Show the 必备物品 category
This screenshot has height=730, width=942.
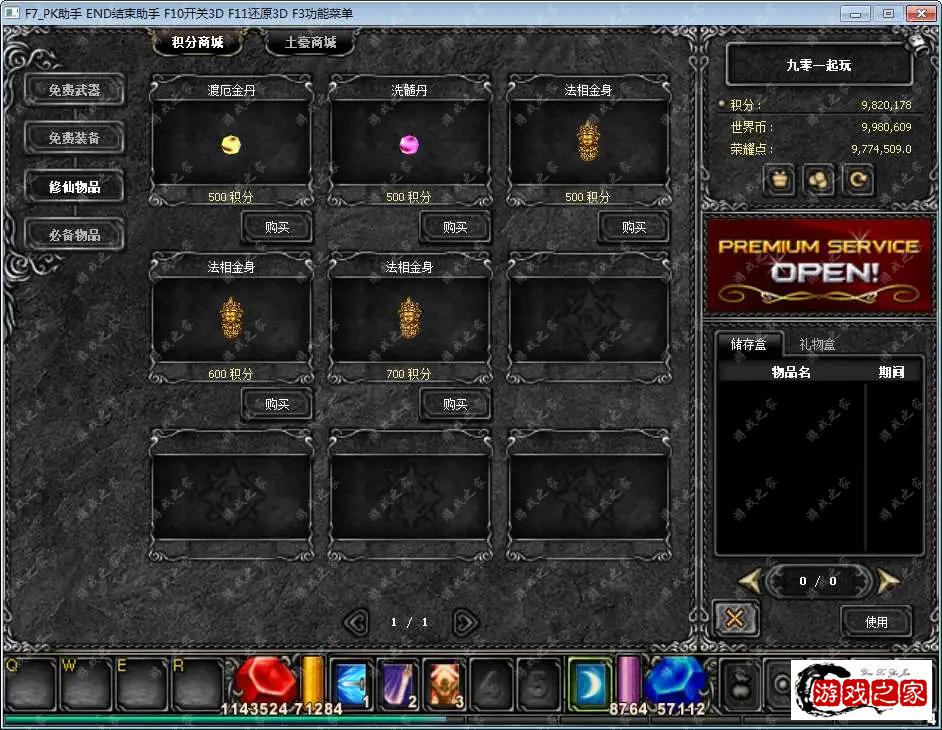coord(75,235)
